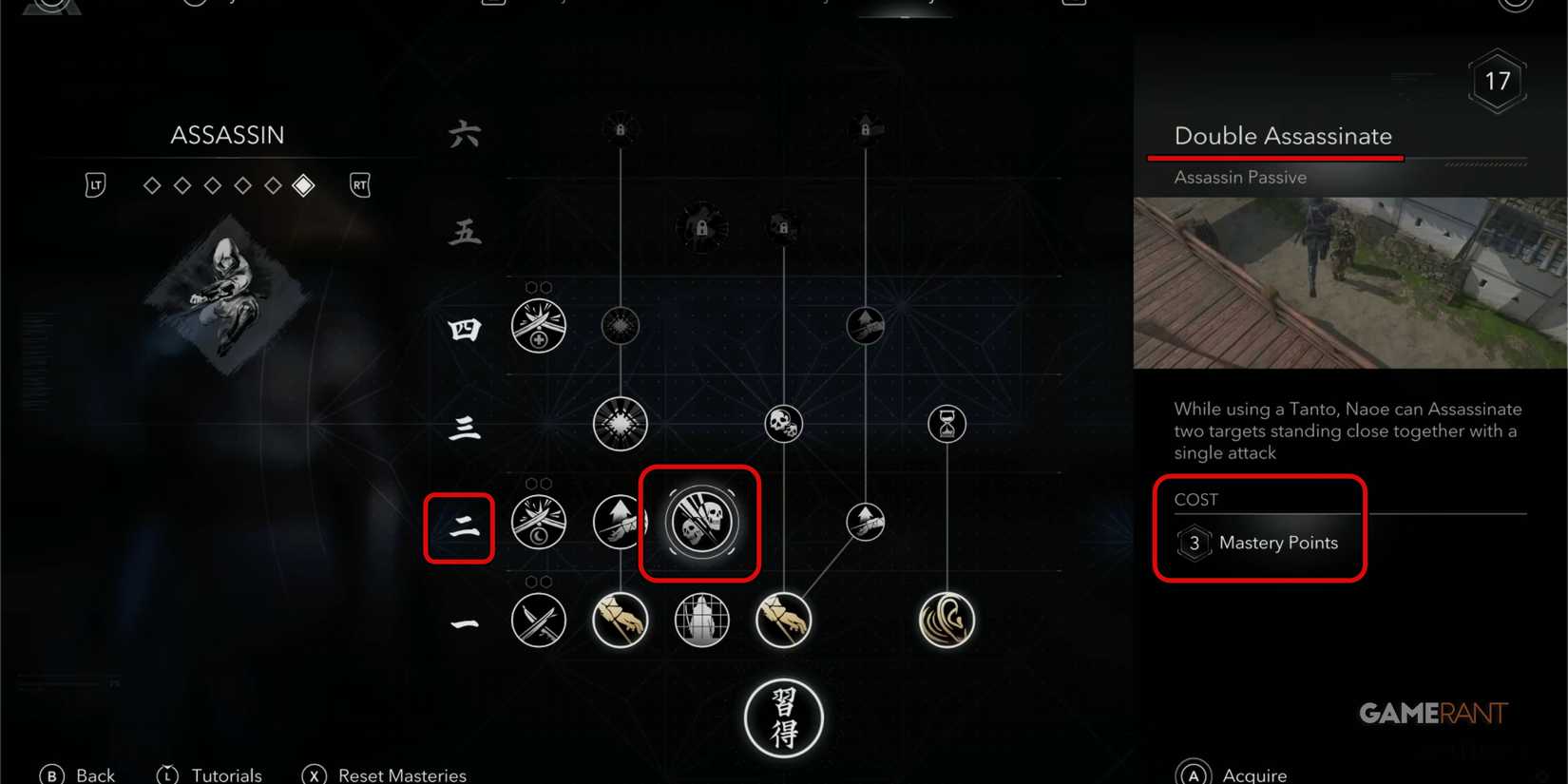Image resolution: width=1568 pixels, height=784 pixels.
Task: Select the hourglass ability node in row three
Action: tap(946, 425)
